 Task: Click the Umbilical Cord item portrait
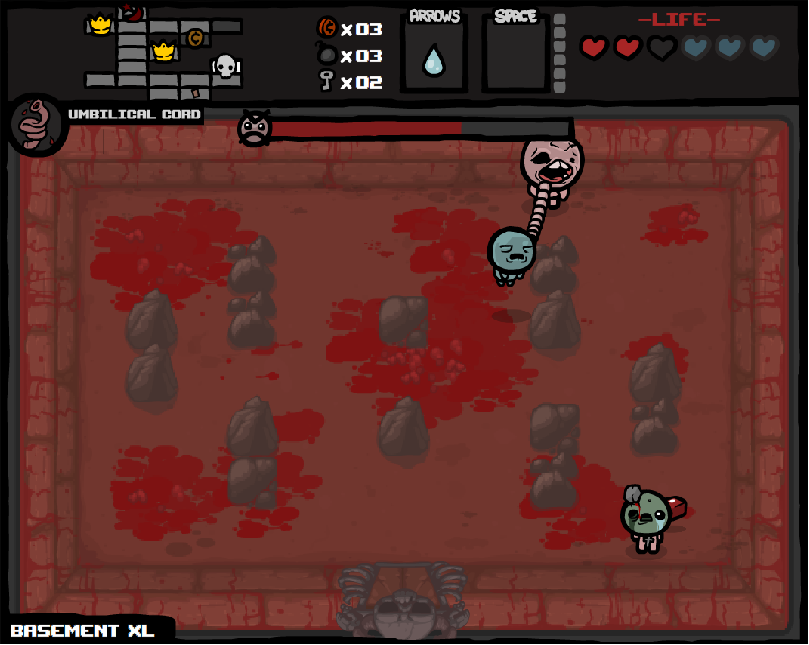click(x=37, y=125)
